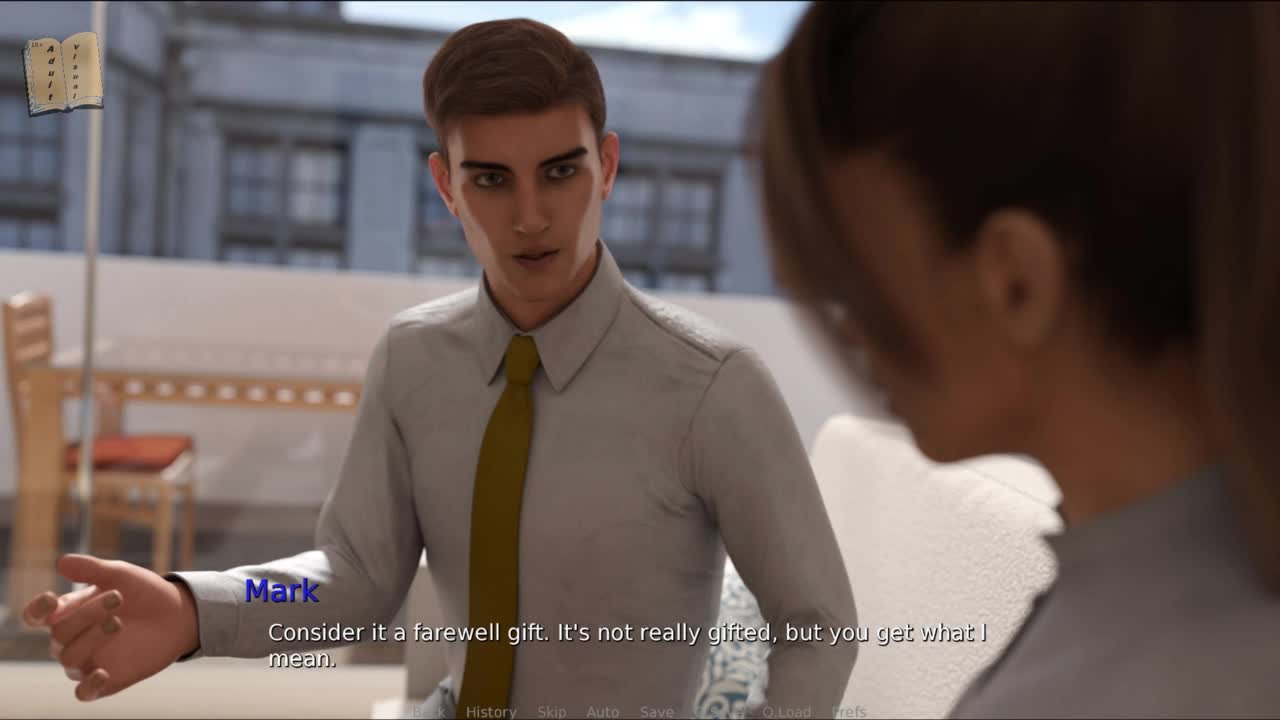The height and width of the screenshot is (720, 1280).
Task: Activate Skip in the quick menu
Action: (x=551, y=712)
